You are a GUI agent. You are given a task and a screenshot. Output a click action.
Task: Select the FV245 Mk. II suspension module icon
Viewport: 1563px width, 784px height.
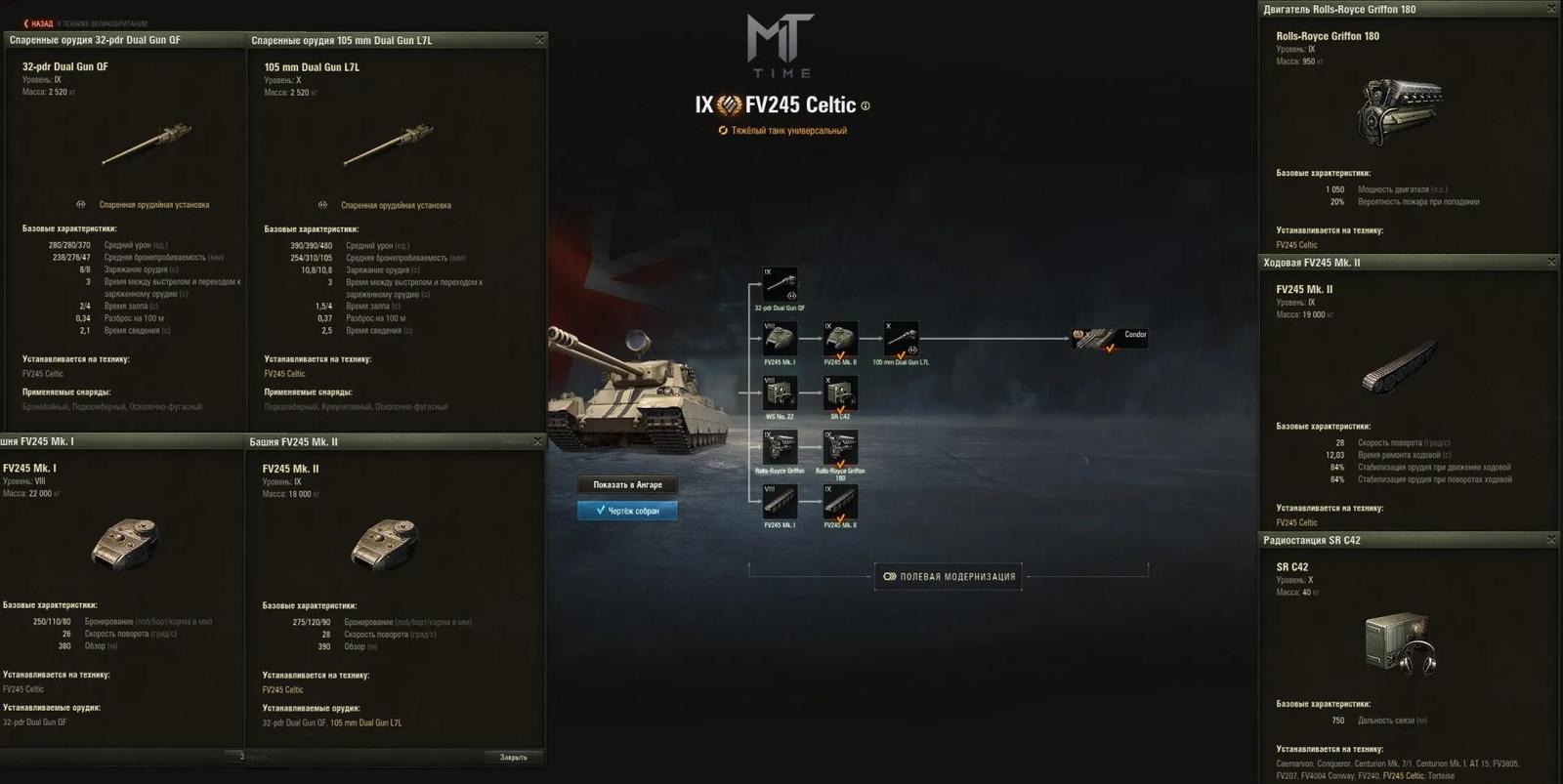[841, 500]
